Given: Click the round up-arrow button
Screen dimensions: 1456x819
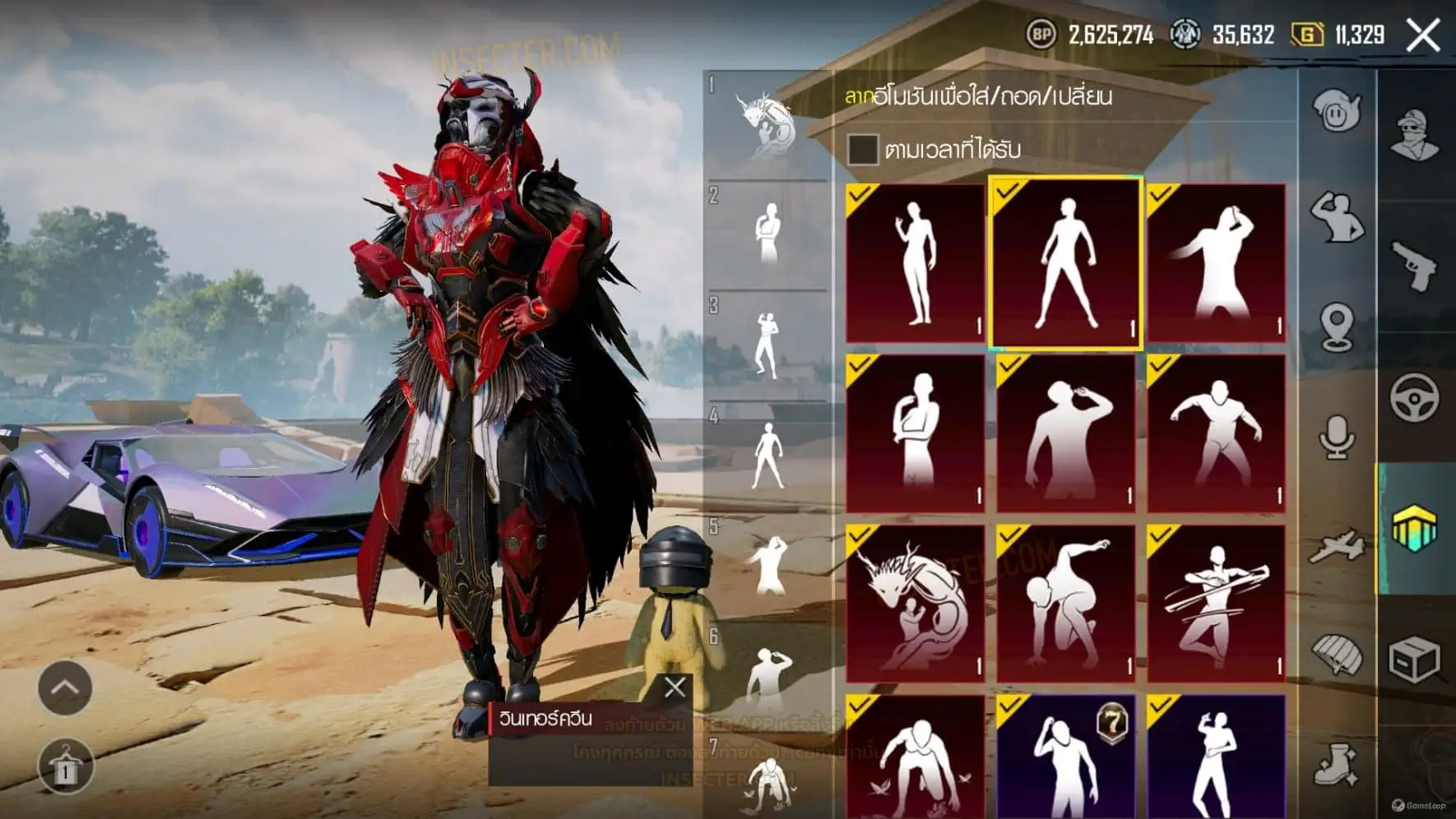Looking at the screenshot, I should (65, 687).
